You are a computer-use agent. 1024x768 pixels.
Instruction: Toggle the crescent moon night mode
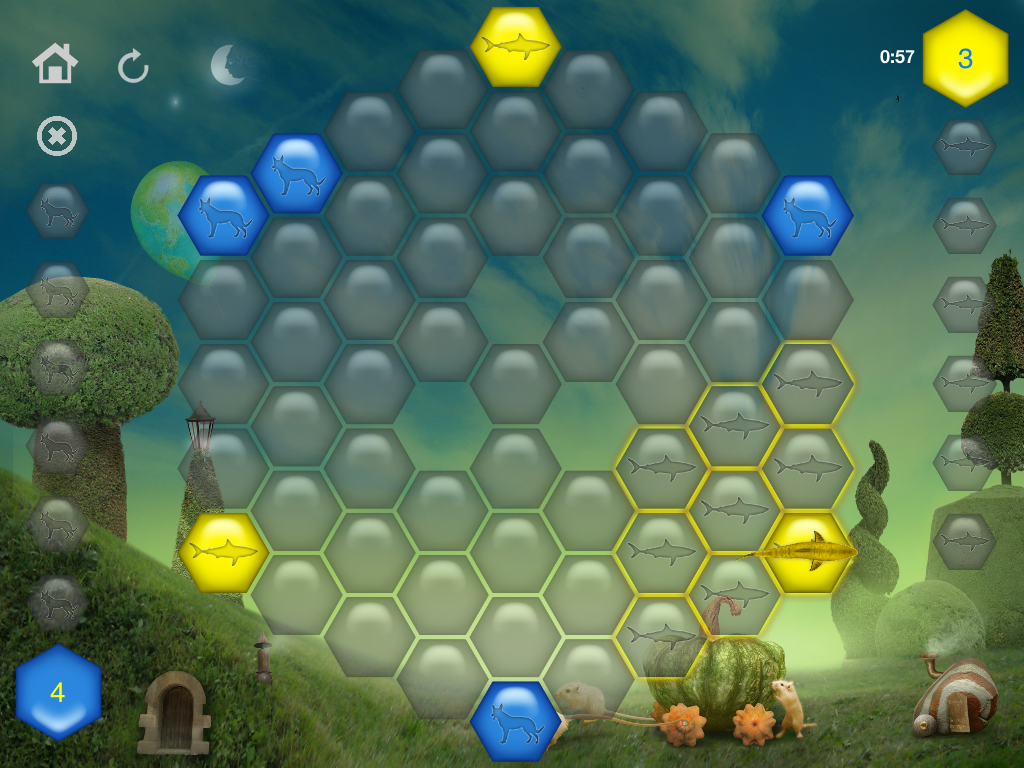(229, 65)
